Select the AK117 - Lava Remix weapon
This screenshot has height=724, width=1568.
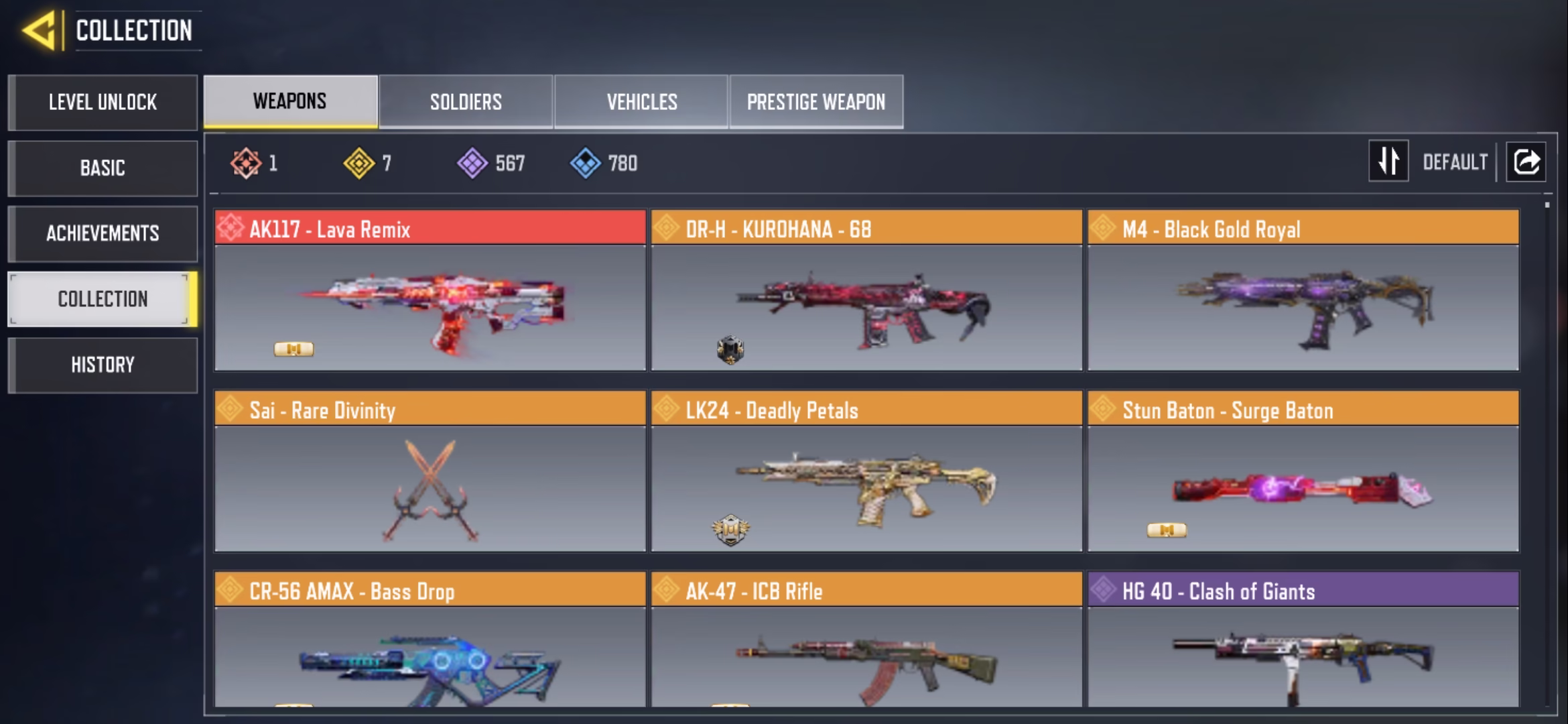click(430, 290)
